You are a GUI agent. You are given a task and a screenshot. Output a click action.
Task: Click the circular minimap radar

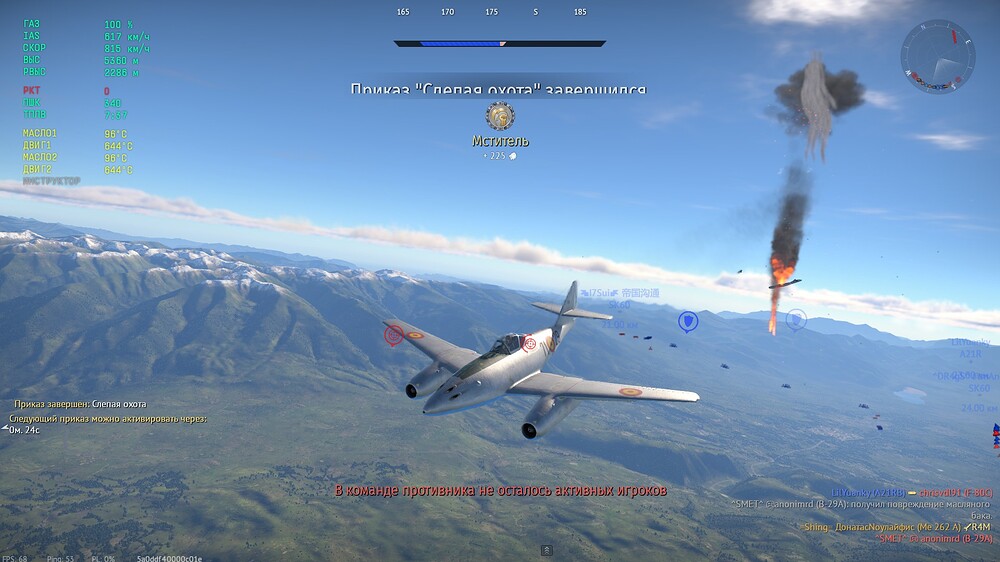click(x=937, y=57)
